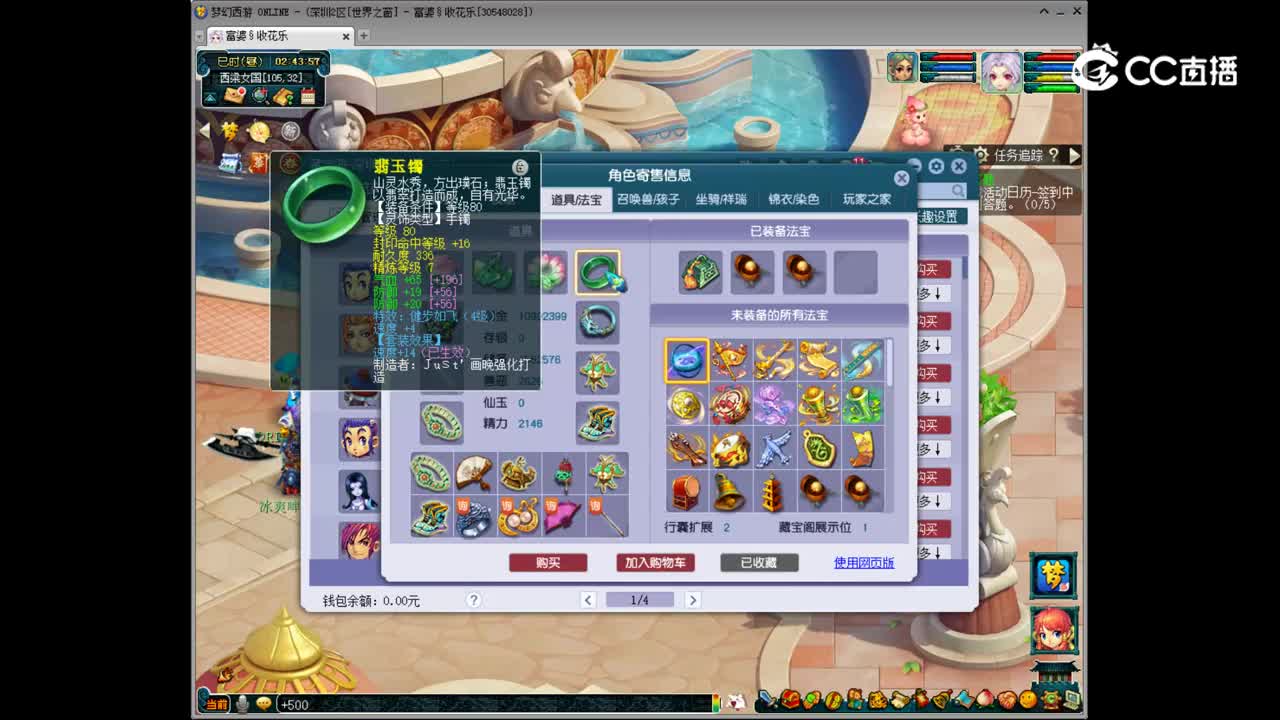Click the 购买 button
The width and height of the screenshot is (1280, 720).
[x=546, y=562]
